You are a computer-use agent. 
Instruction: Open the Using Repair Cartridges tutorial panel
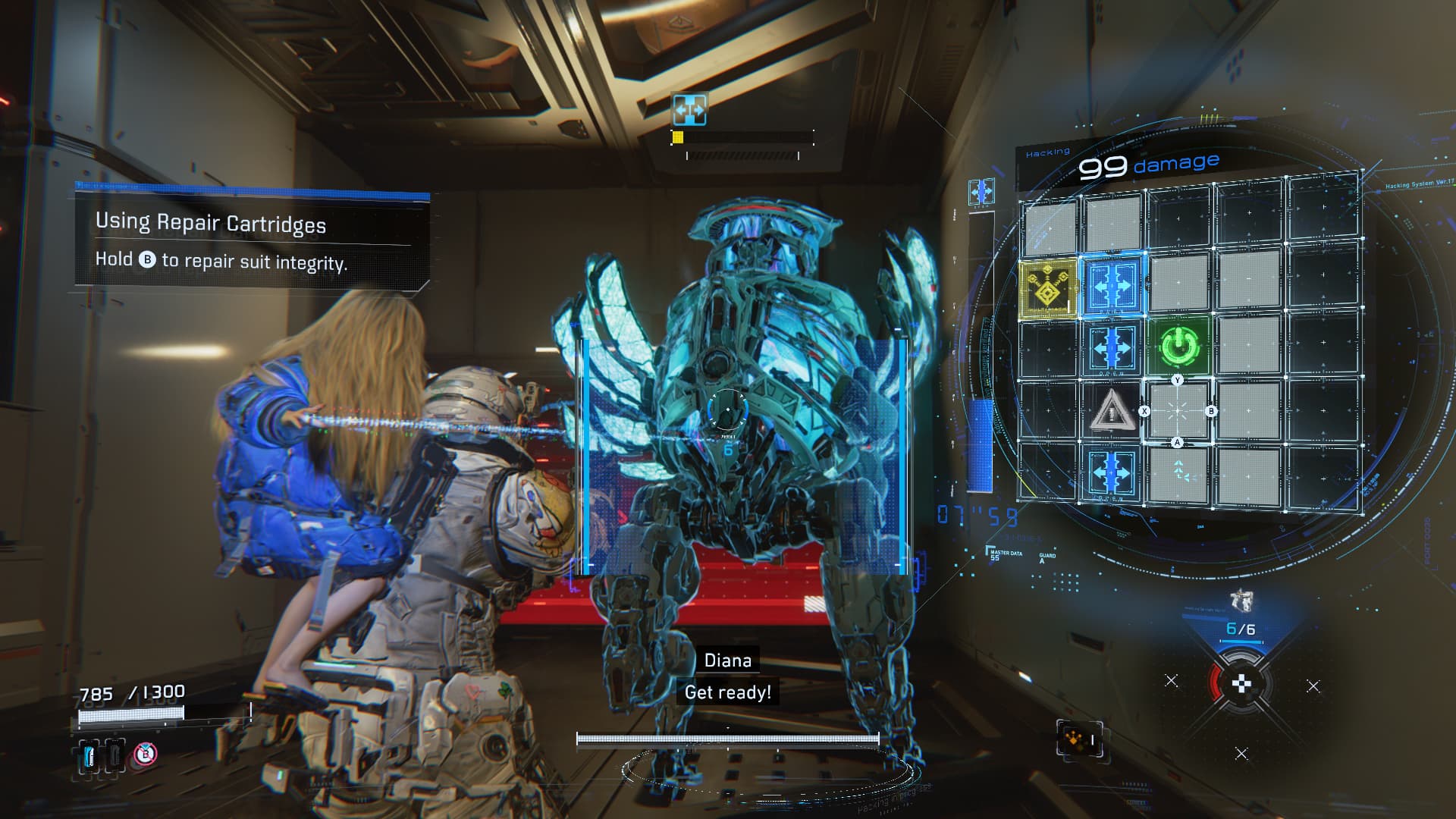tap(252, 241)
